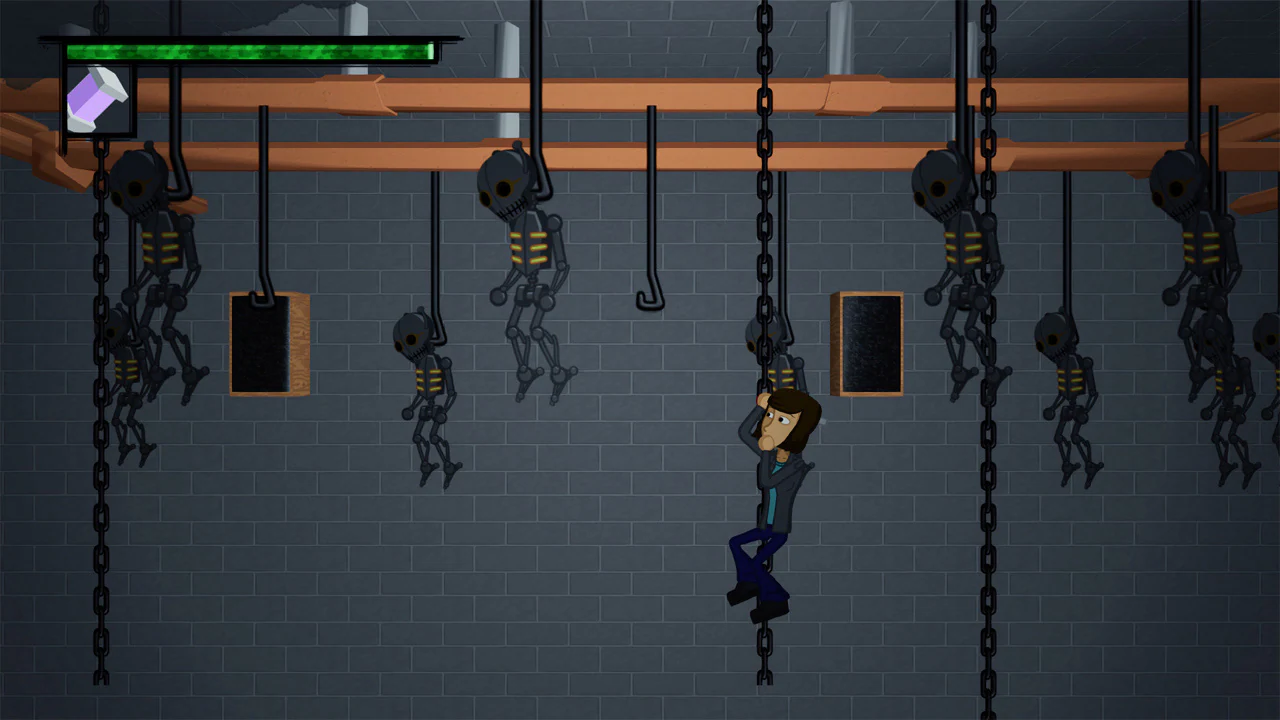Select the purple item in the inventory slot

tap(98, 95)
